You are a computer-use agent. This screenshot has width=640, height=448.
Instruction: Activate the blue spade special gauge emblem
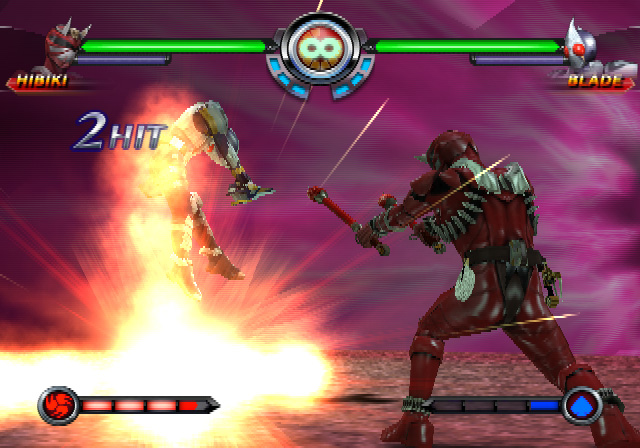point(581,405)
